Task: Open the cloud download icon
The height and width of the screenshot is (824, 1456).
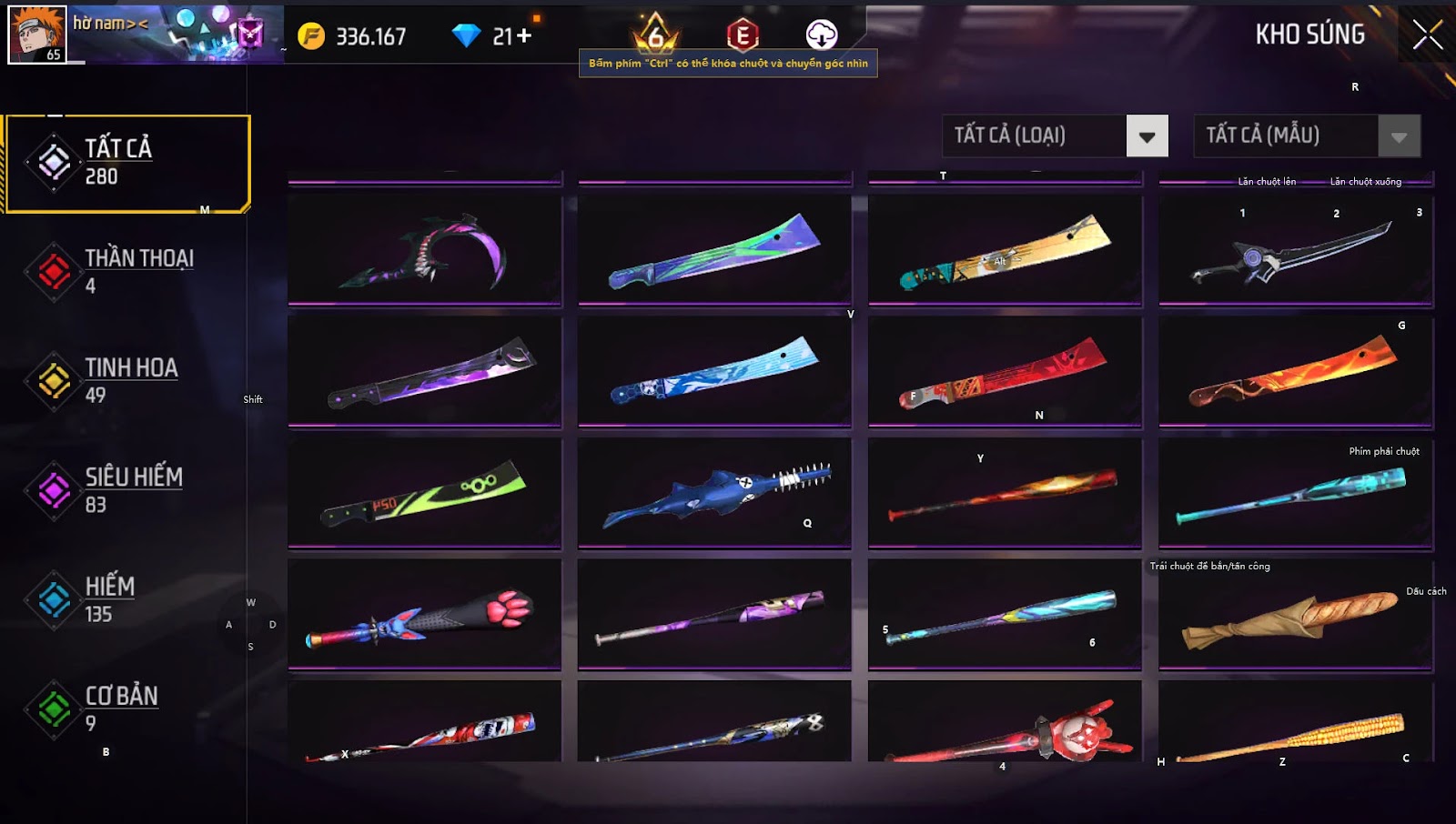Action: point(821,35)
